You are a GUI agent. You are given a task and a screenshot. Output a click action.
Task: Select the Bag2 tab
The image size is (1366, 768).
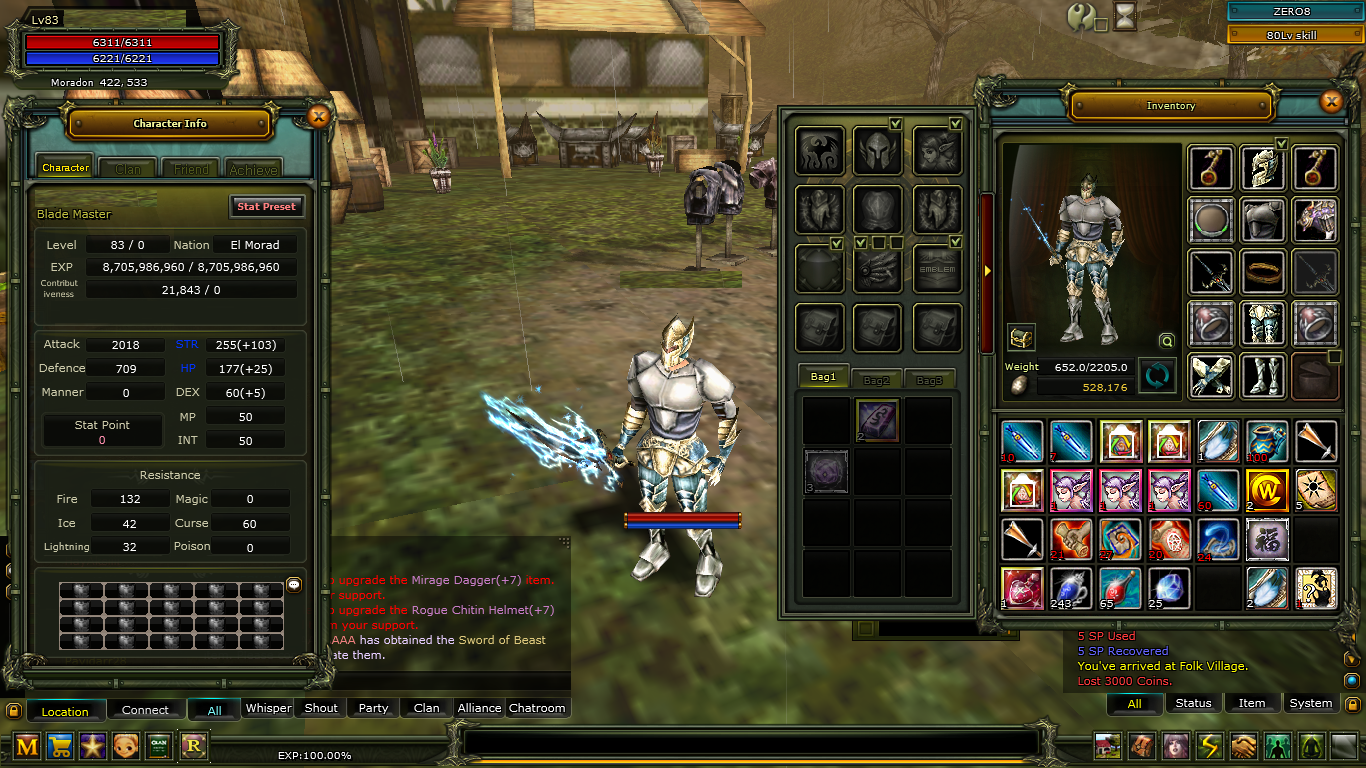876,379
